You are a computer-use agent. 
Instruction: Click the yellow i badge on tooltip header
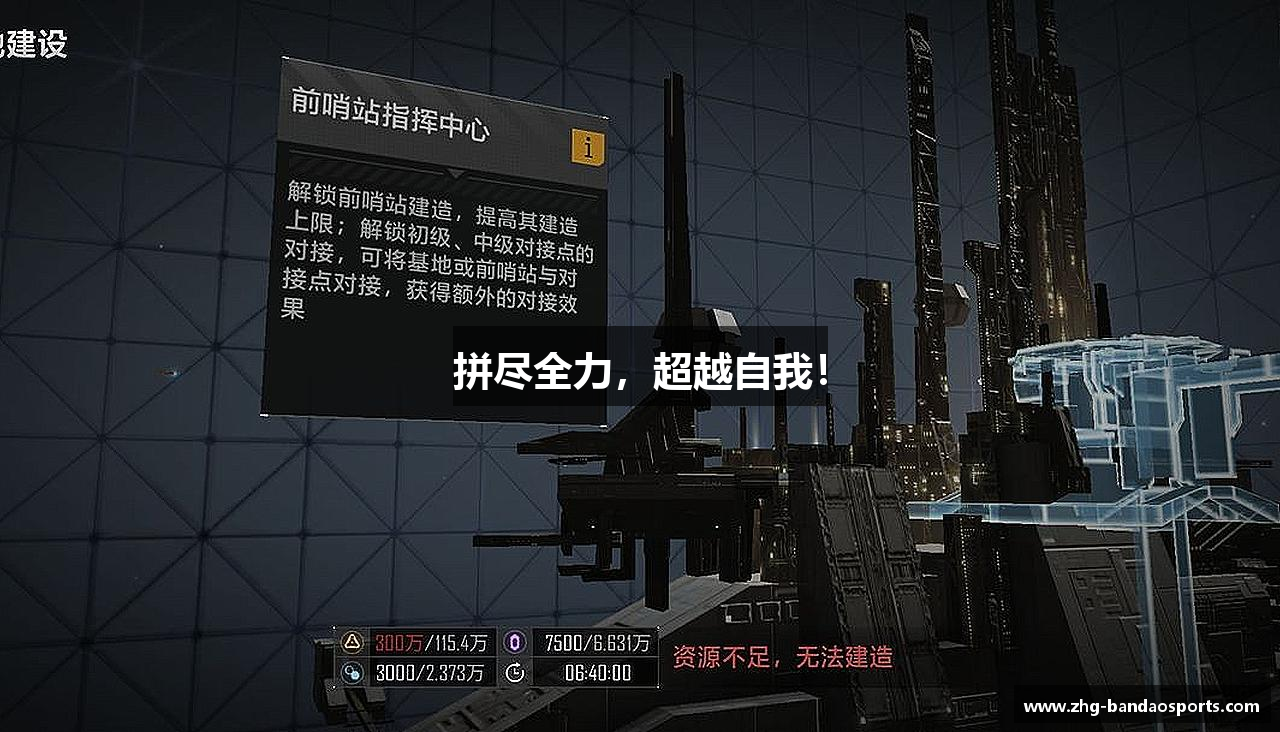pos(589,146)
